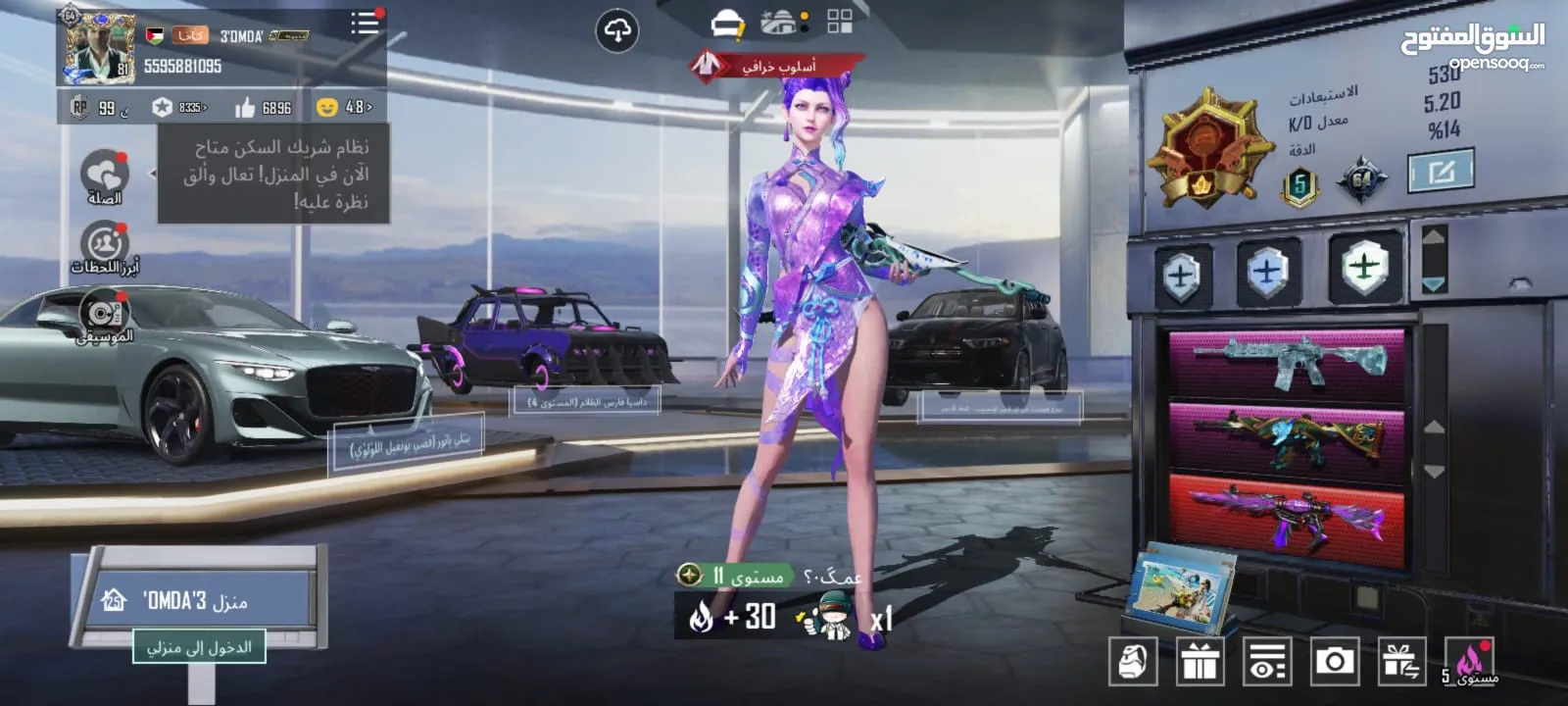Enter my home via the teal sign button
1568x706 pixels.
point(199,647)
